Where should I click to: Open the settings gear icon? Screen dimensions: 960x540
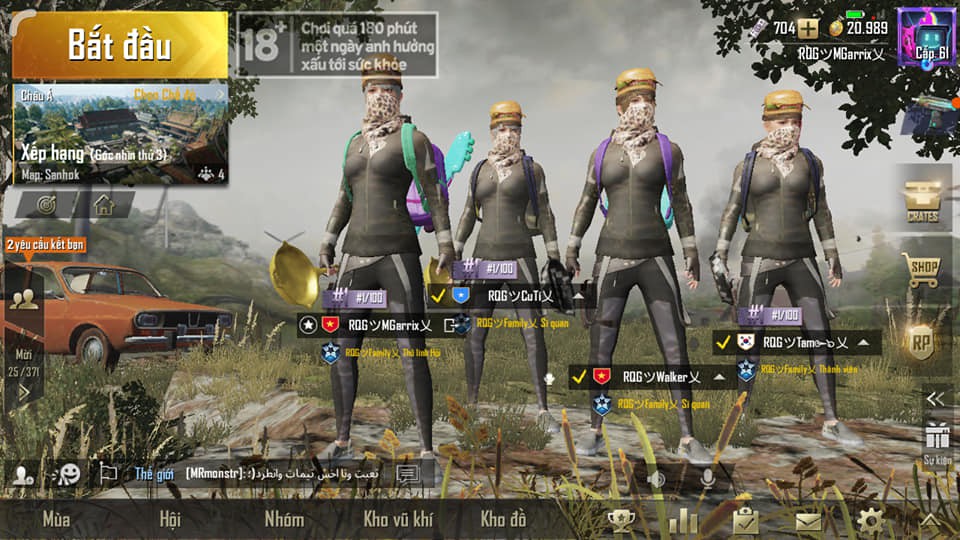coord(870,520)
